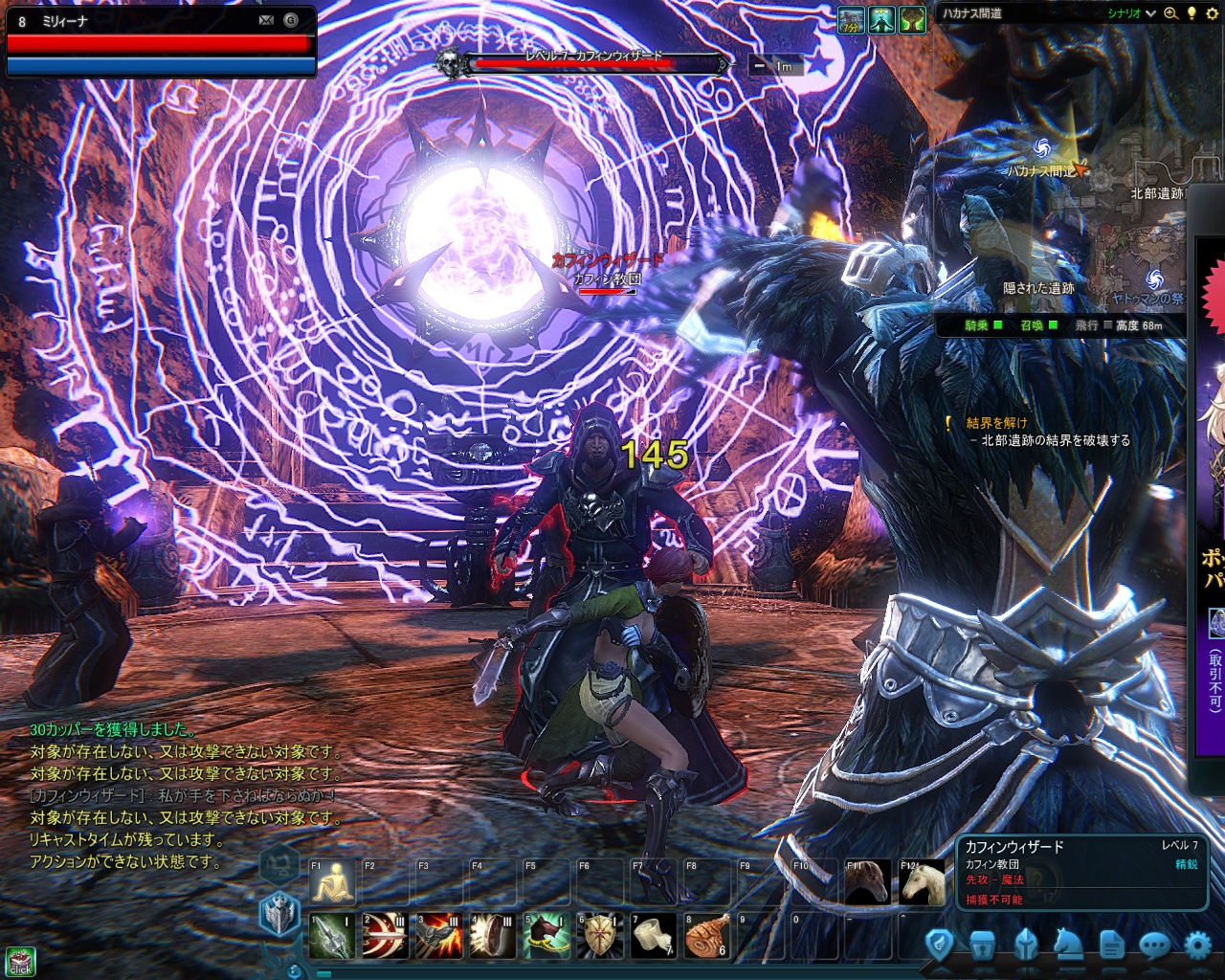
Task: Toggle the 騎乗 mount indicator on minimap
Action: coord(996,325)
